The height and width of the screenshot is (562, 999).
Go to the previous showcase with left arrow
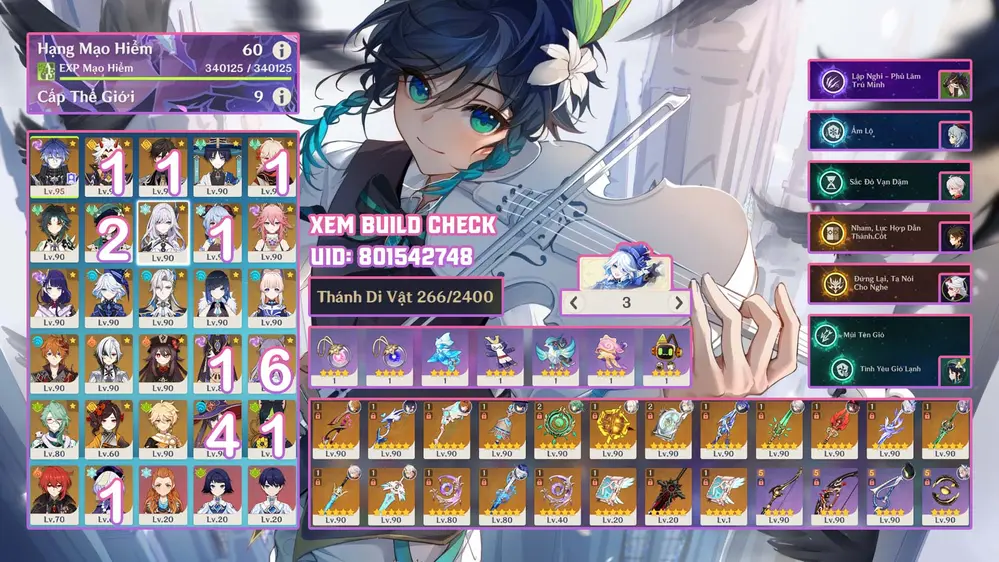[x=573, y=302]
